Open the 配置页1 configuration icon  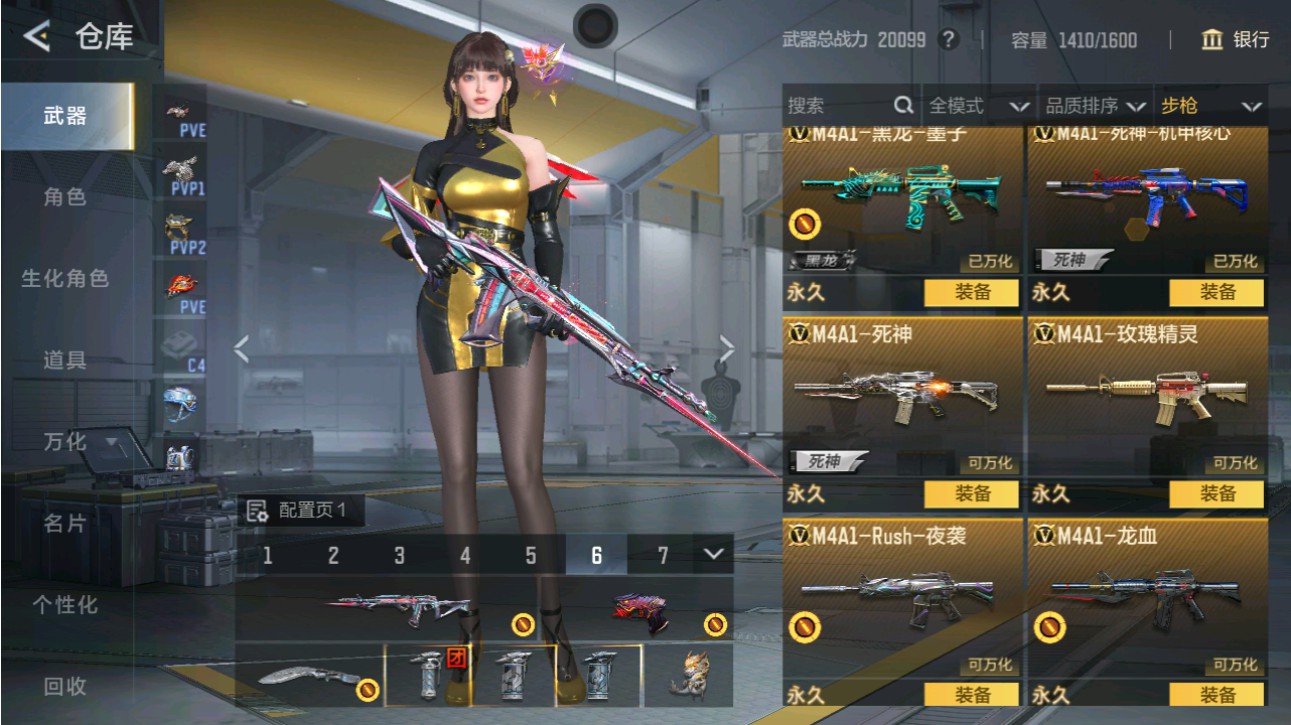[x=258, y=513]
